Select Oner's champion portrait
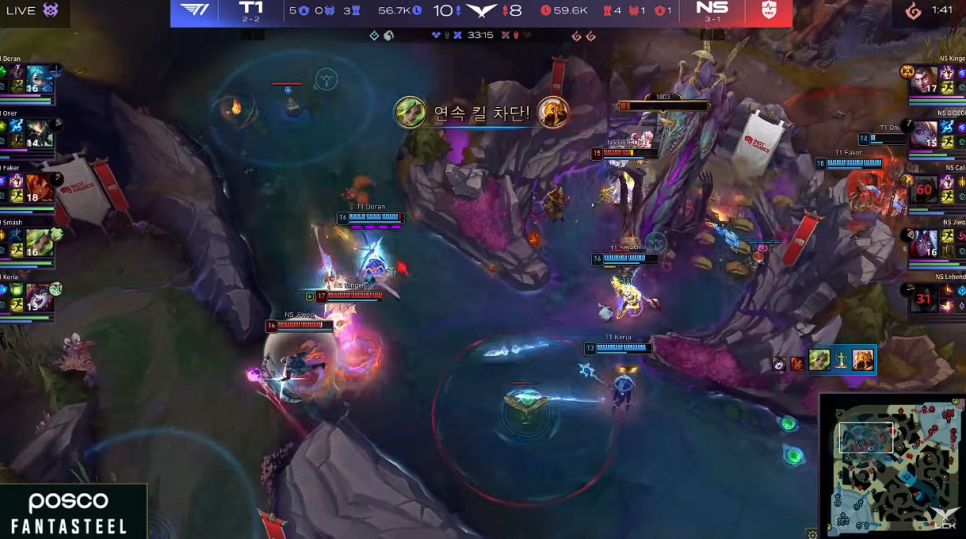This screenshot has height=539, width=966. (38, 133)
